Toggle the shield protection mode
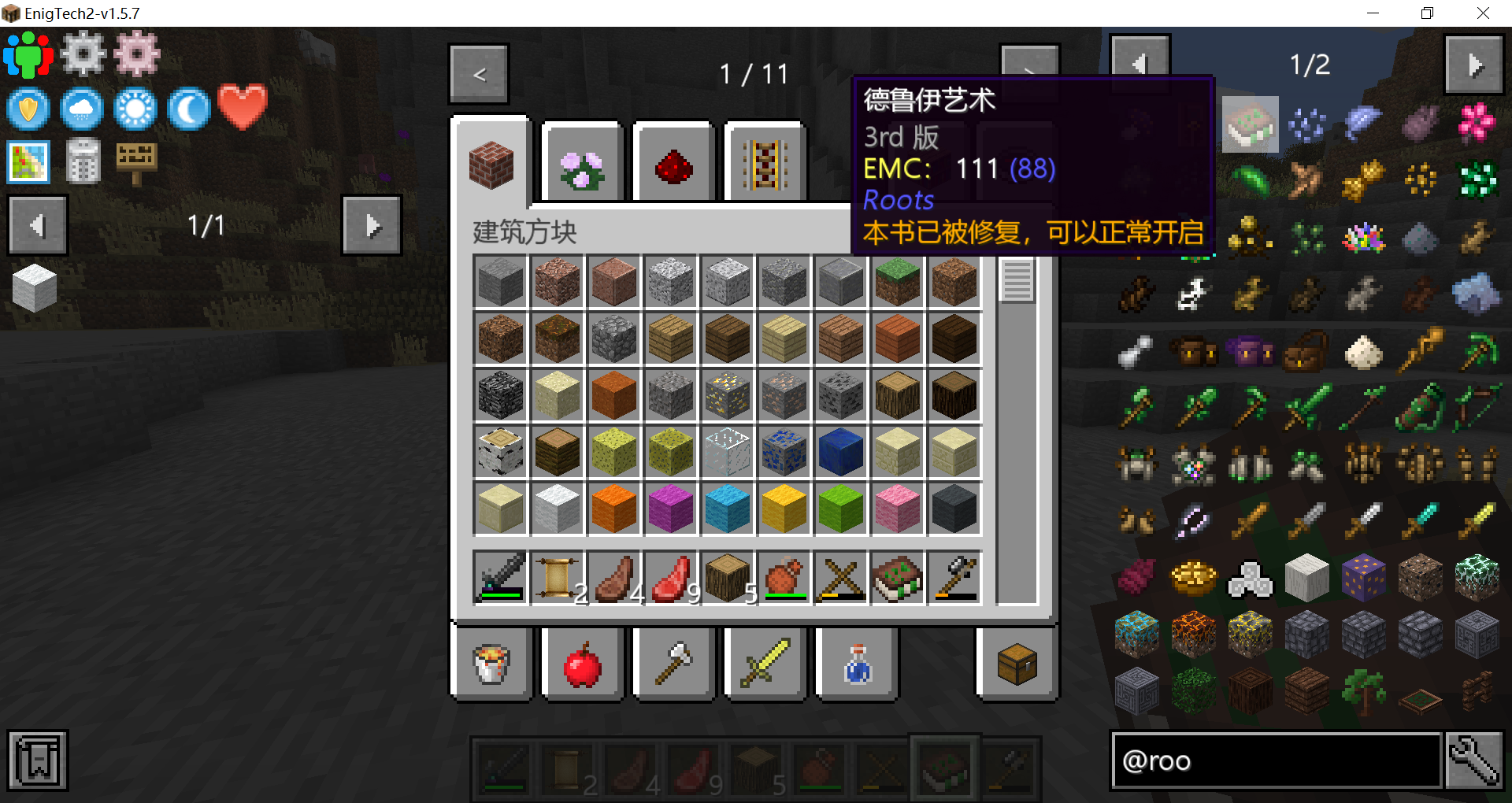This screenshot has height=803, width=1512. (x=28, y=109)
